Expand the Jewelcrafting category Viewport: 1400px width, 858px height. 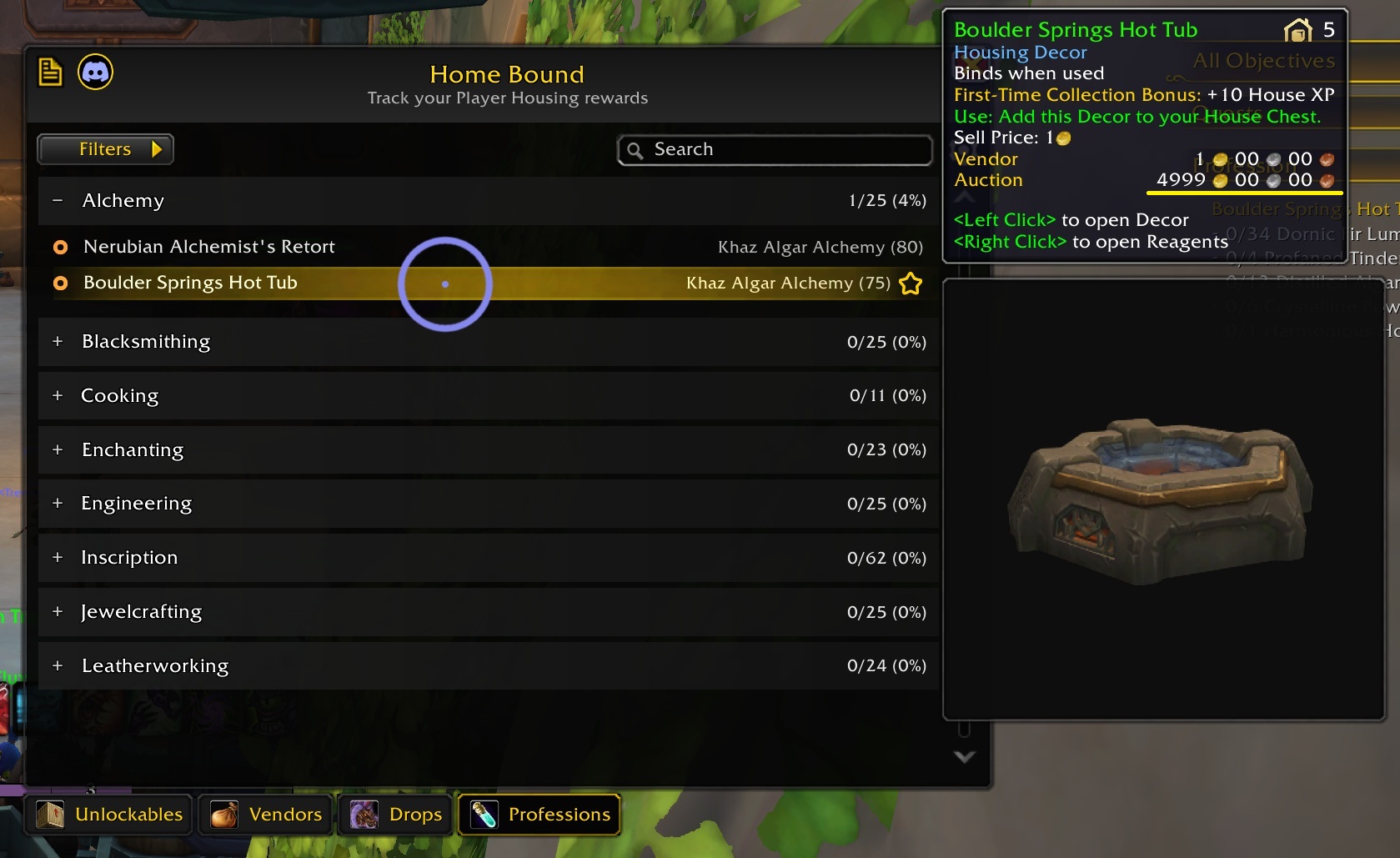pos(58,612)
